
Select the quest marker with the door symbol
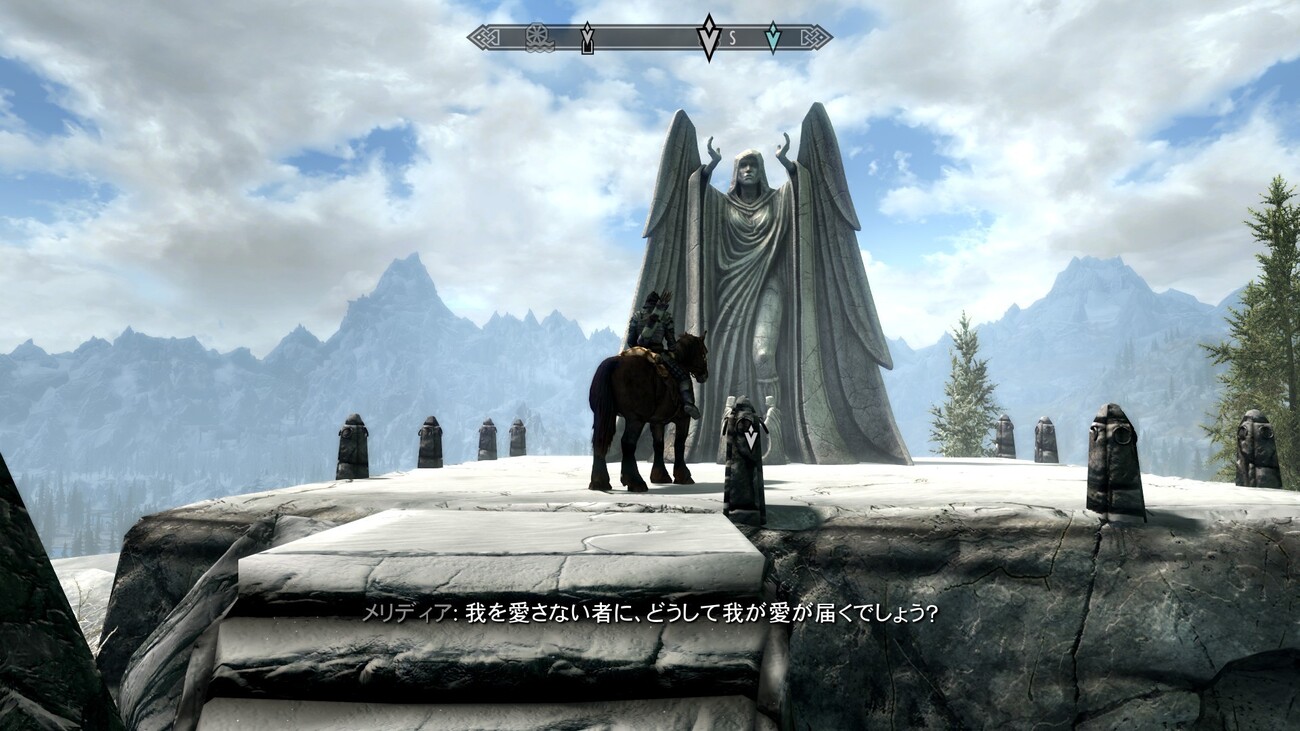click(587, 39)
